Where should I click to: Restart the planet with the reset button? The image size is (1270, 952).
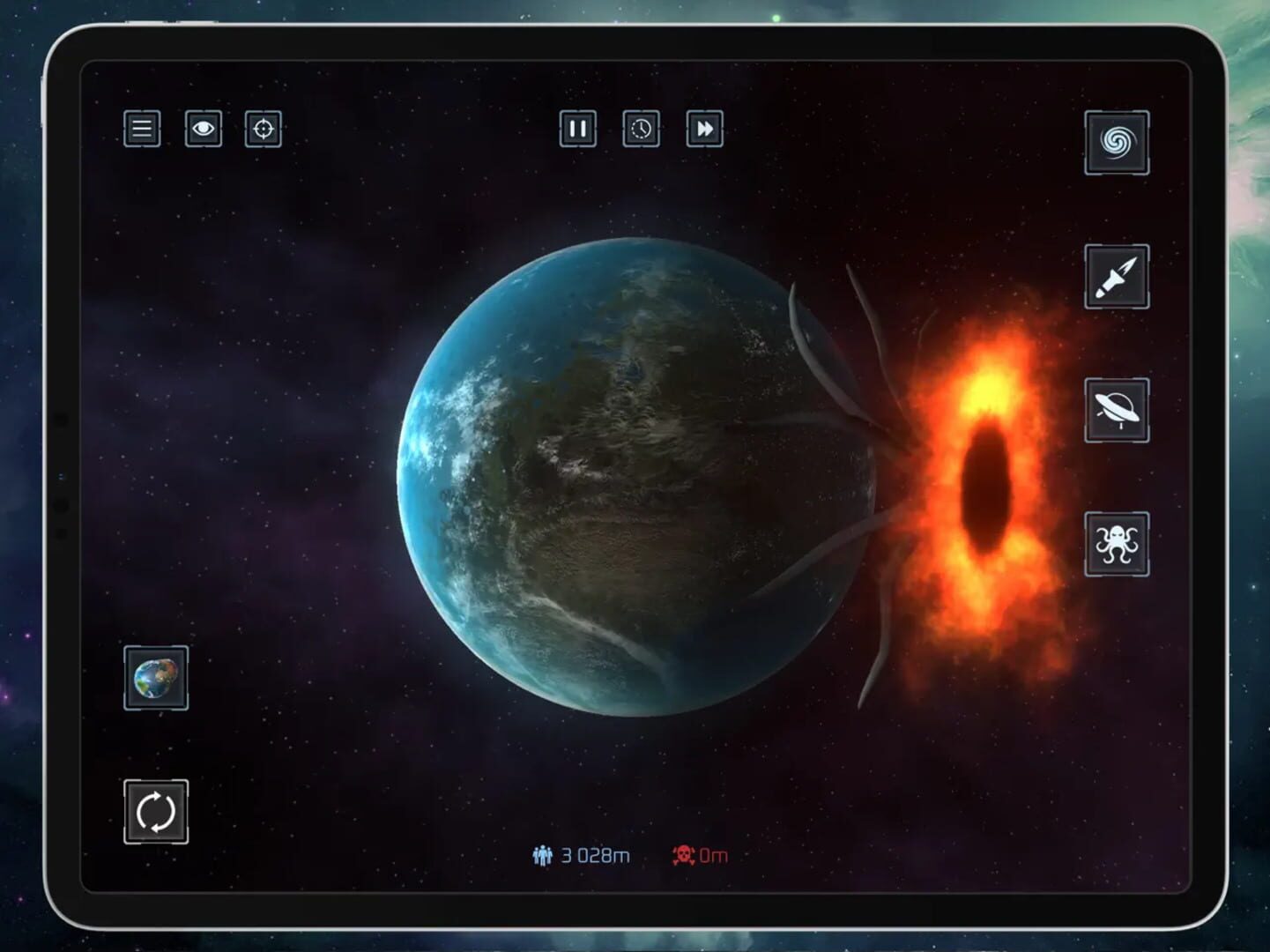pyautogui.click(x=155, y=809)
